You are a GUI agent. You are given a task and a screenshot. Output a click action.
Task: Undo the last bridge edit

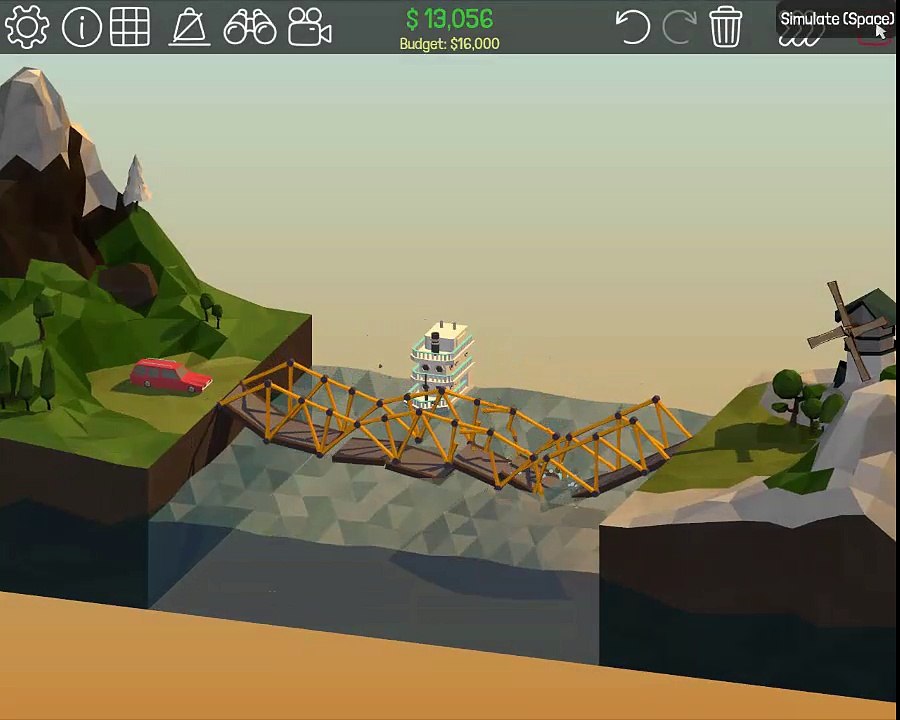632,27
